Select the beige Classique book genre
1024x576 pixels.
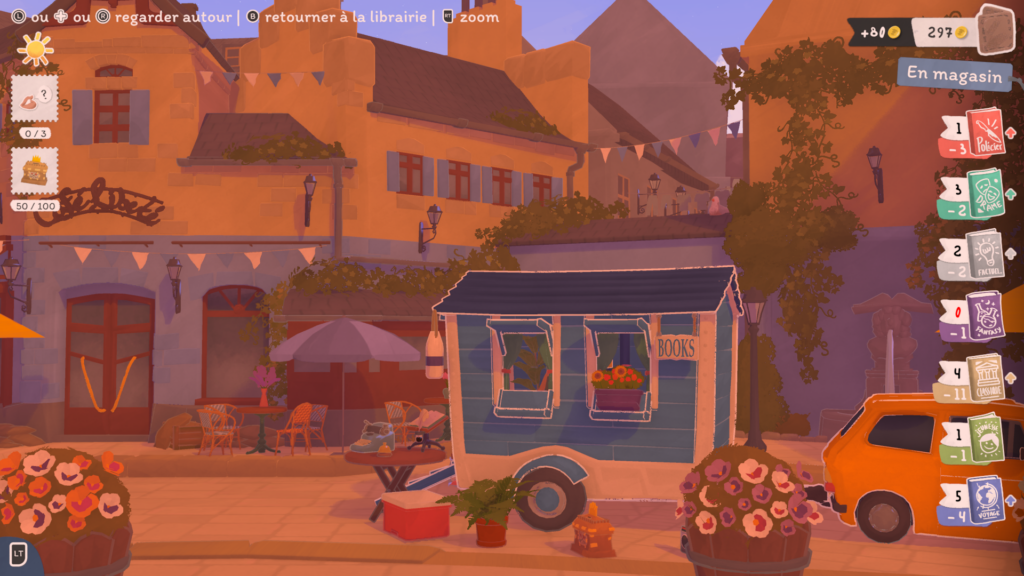click(984, 378)
